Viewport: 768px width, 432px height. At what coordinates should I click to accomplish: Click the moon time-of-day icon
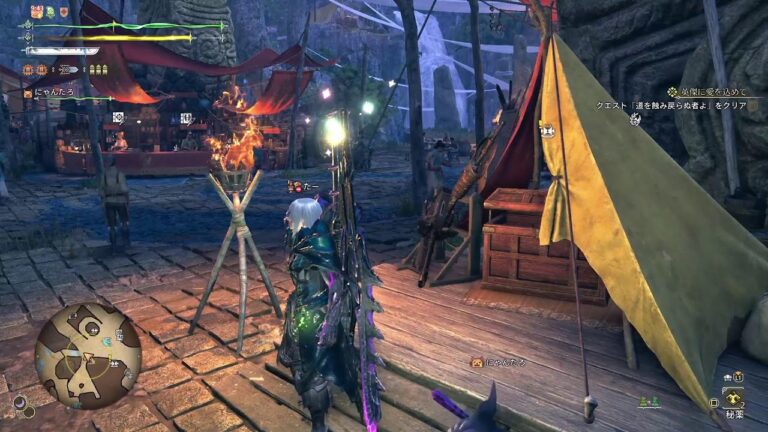coord(19,403)
